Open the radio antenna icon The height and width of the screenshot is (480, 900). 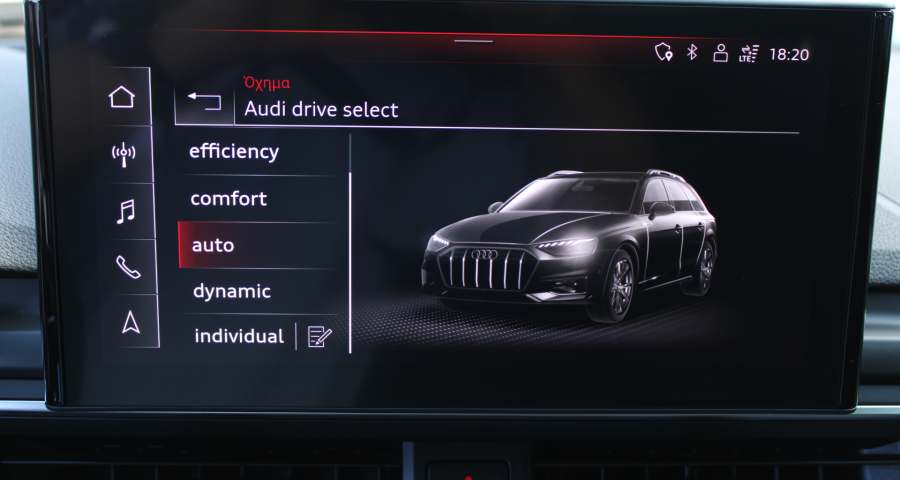[x=123, y=154]
